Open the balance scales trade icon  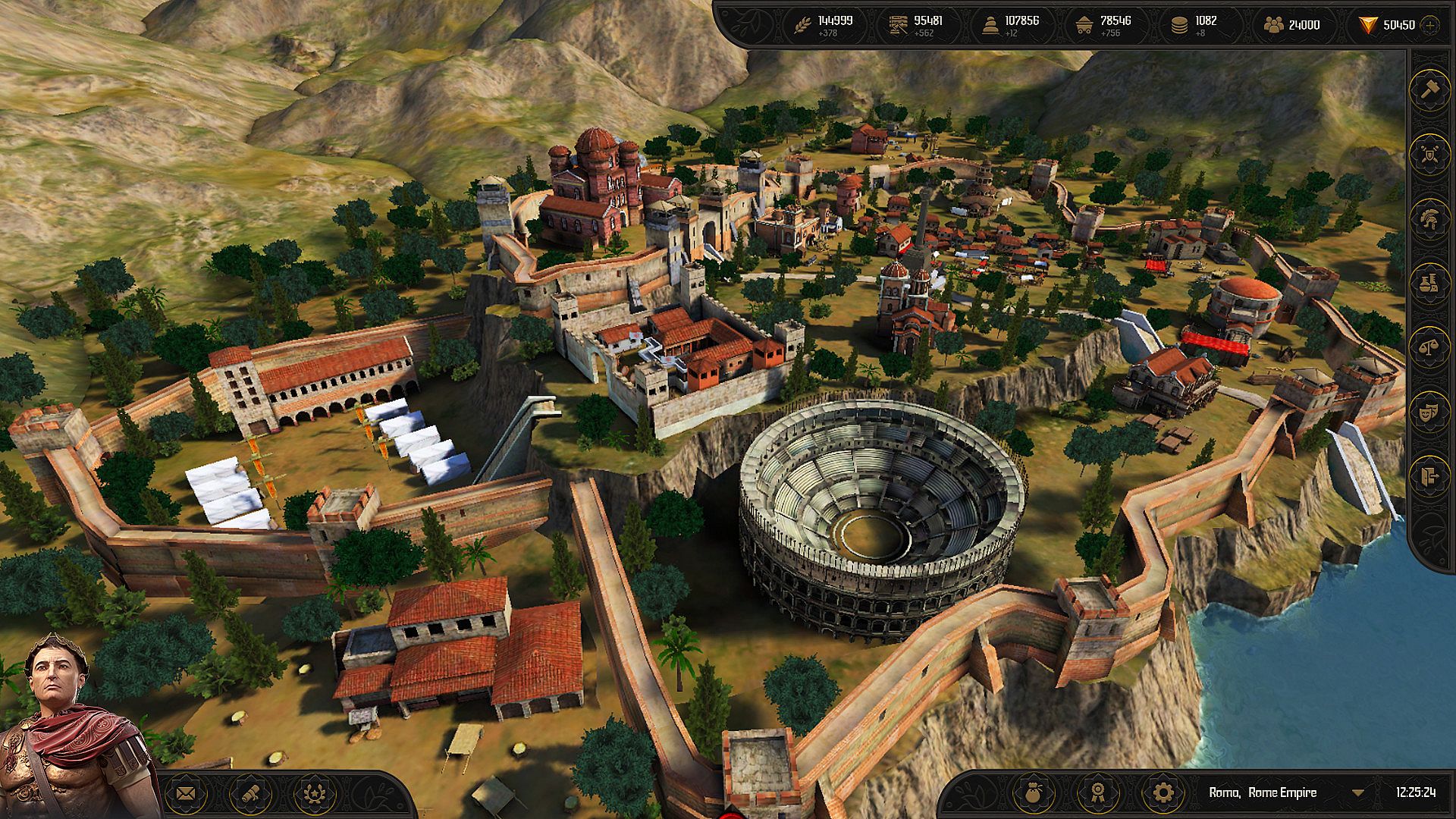coord(1429,348)
